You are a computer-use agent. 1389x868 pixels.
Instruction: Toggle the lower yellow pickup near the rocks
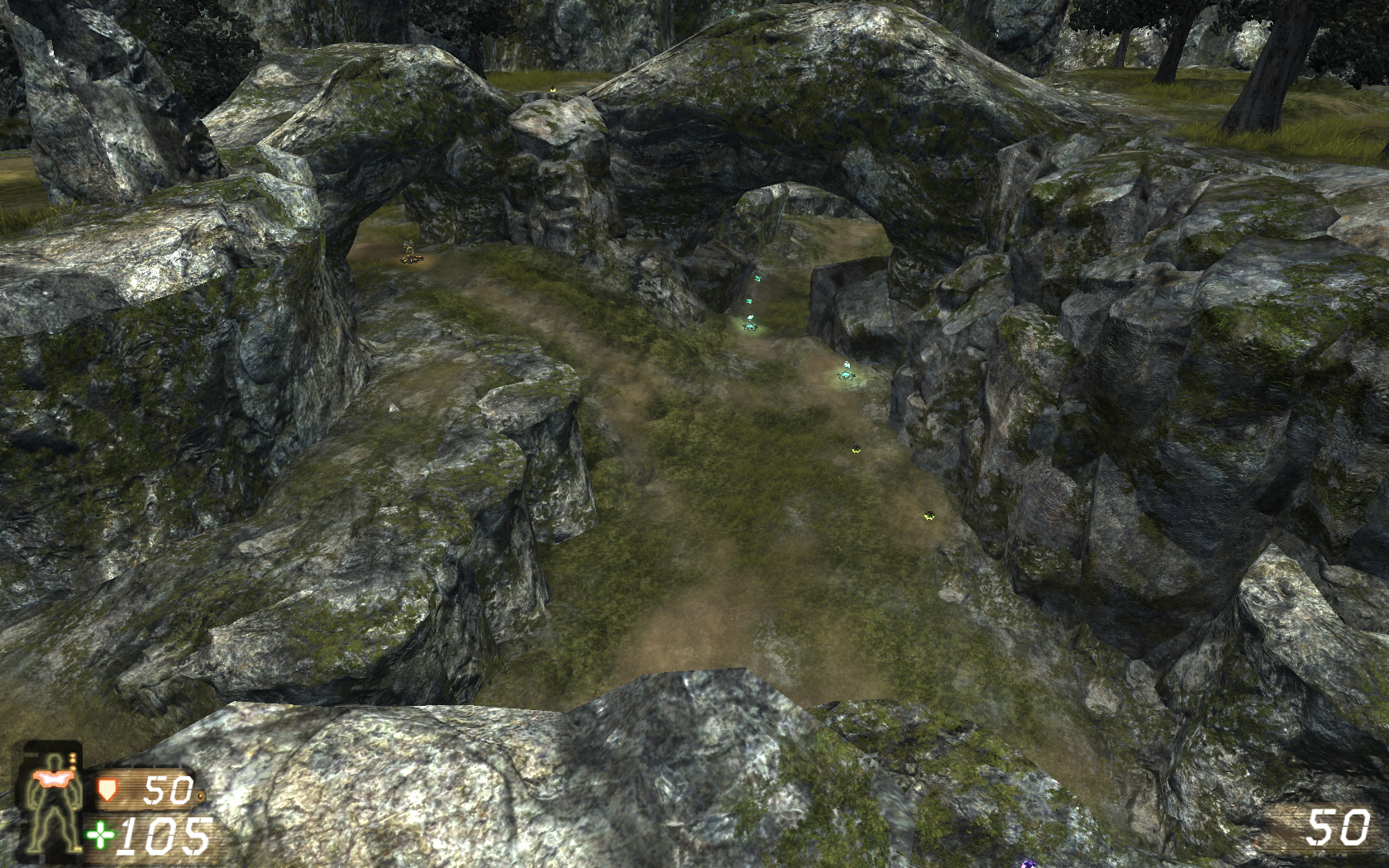[x=930, y=513]
